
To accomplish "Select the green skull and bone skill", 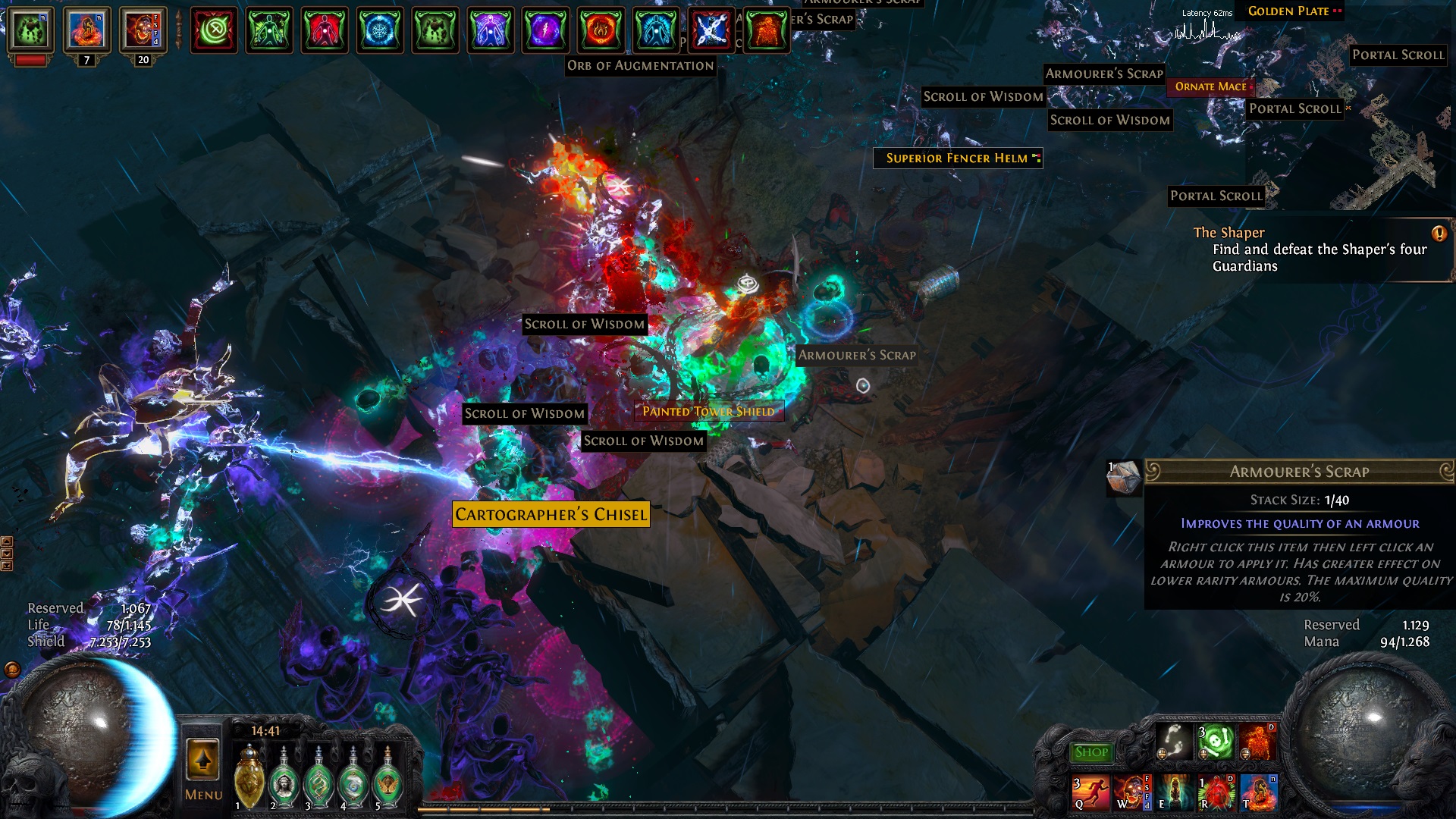I will point(1216,741).
